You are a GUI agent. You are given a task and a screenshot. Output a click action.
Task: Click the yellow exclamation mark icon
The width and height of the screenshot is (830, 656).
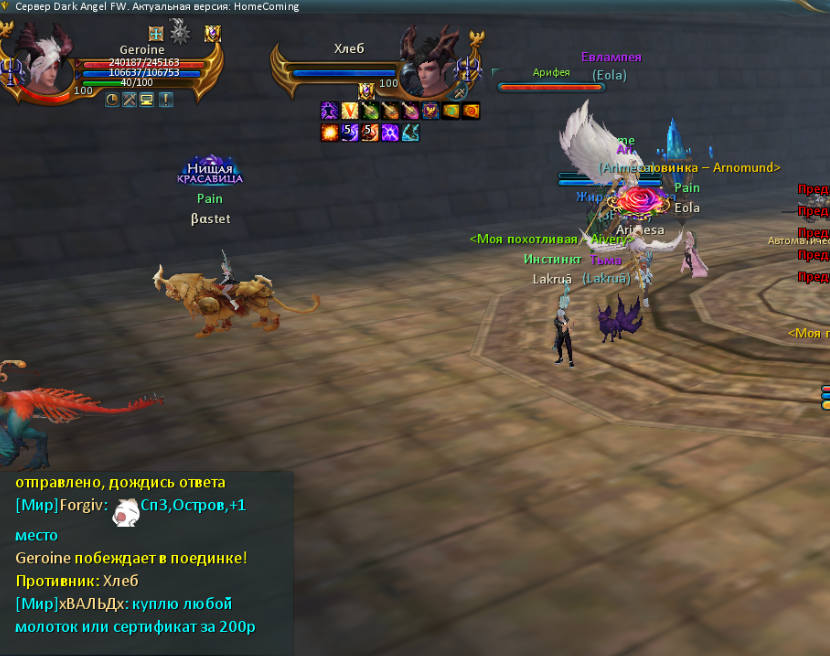(165, 99)
